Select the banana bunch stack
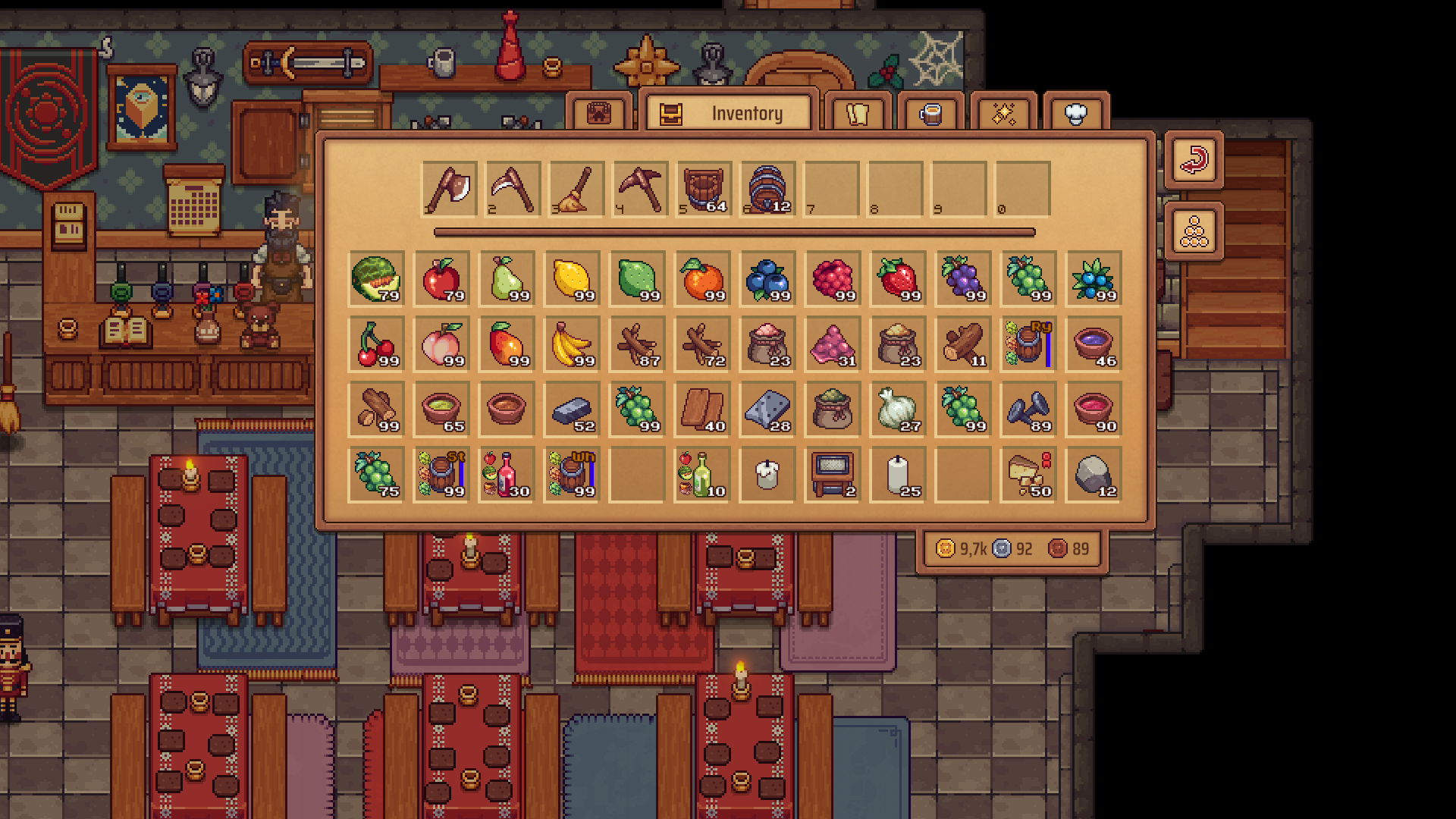The image size is (1456, 819). coord(572,344)
